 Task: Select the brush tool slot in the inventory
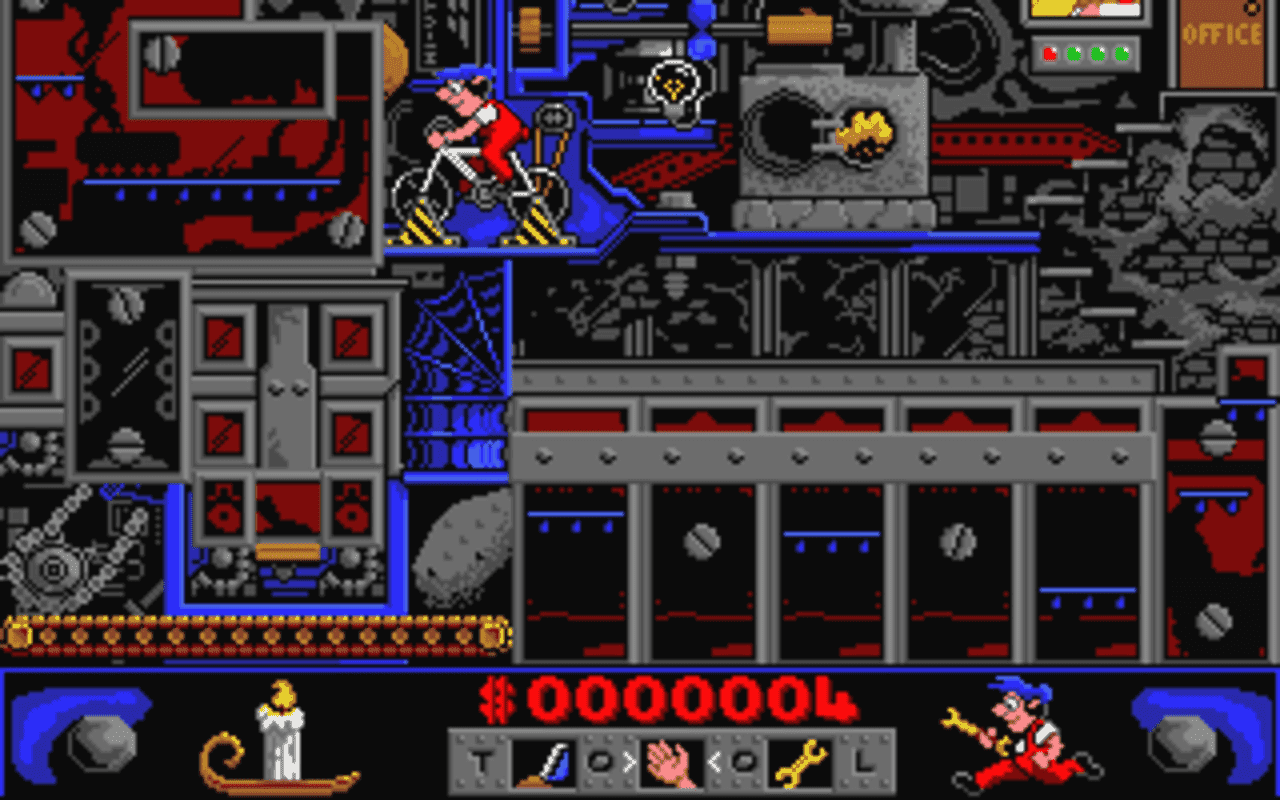coord(543,763)
